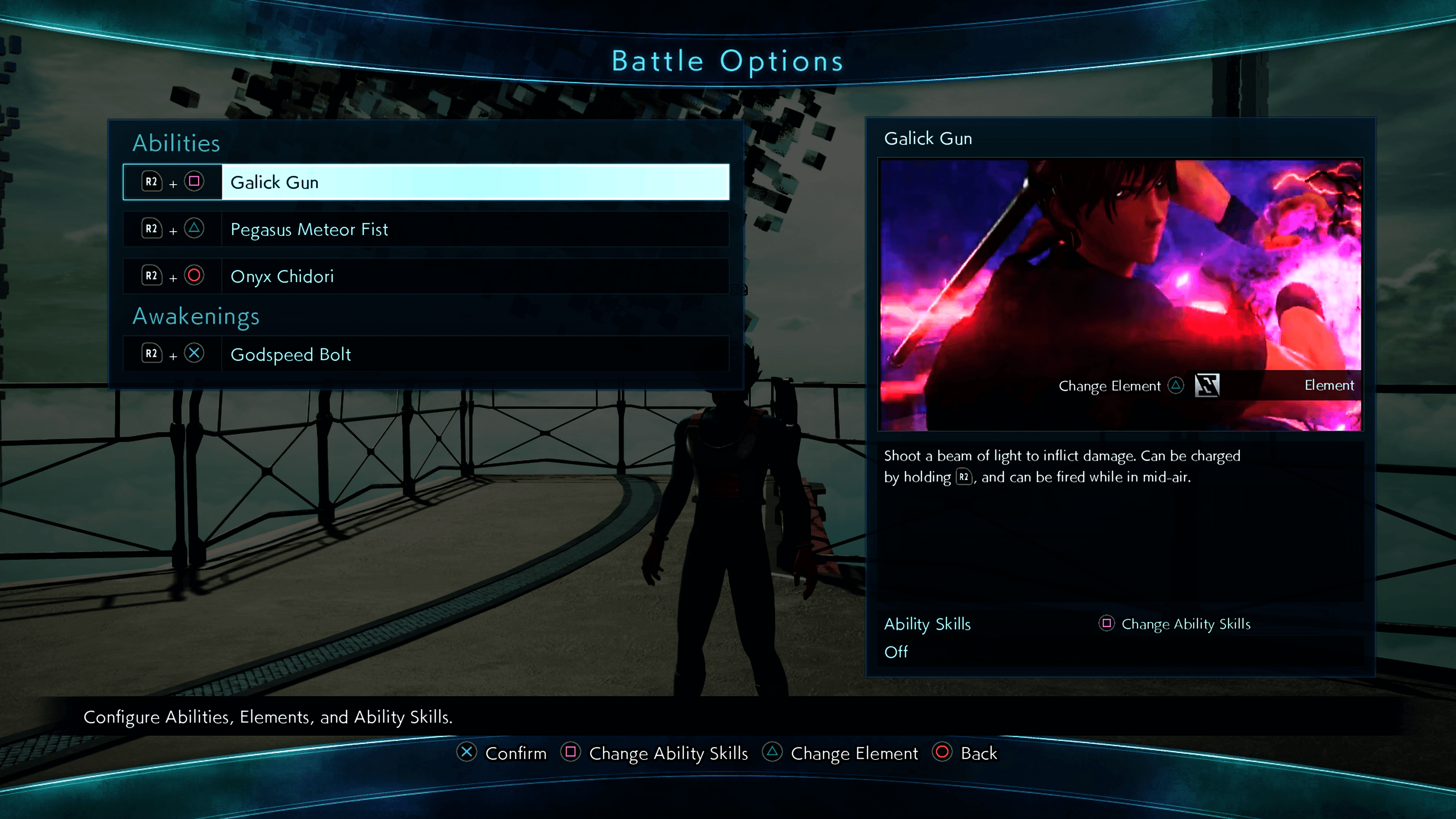Click the Galick Gun preview thumbnail

[1120, 266]
